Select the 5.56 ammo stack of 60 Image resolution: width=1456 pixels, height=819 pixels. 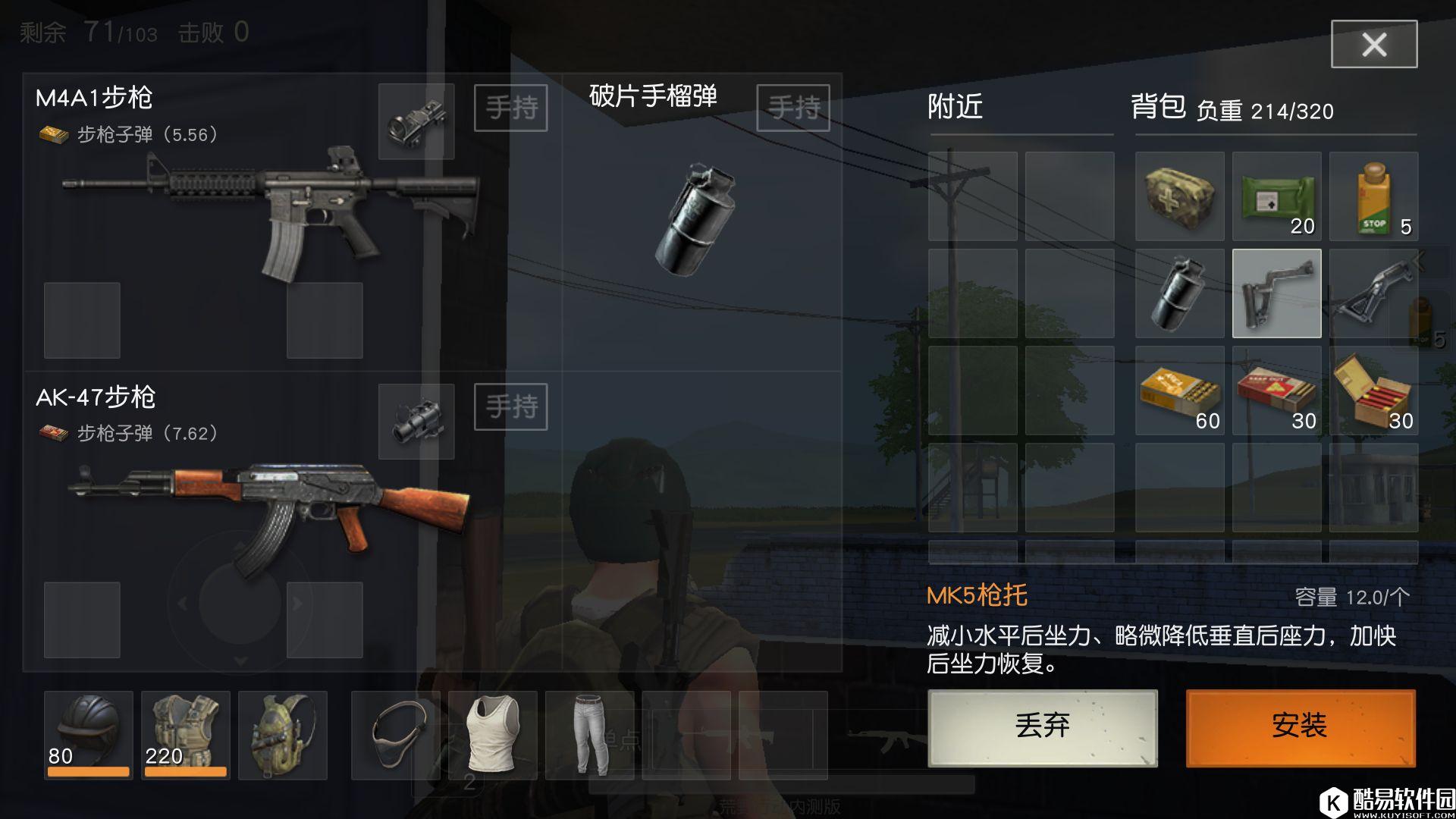point(1178,393)
